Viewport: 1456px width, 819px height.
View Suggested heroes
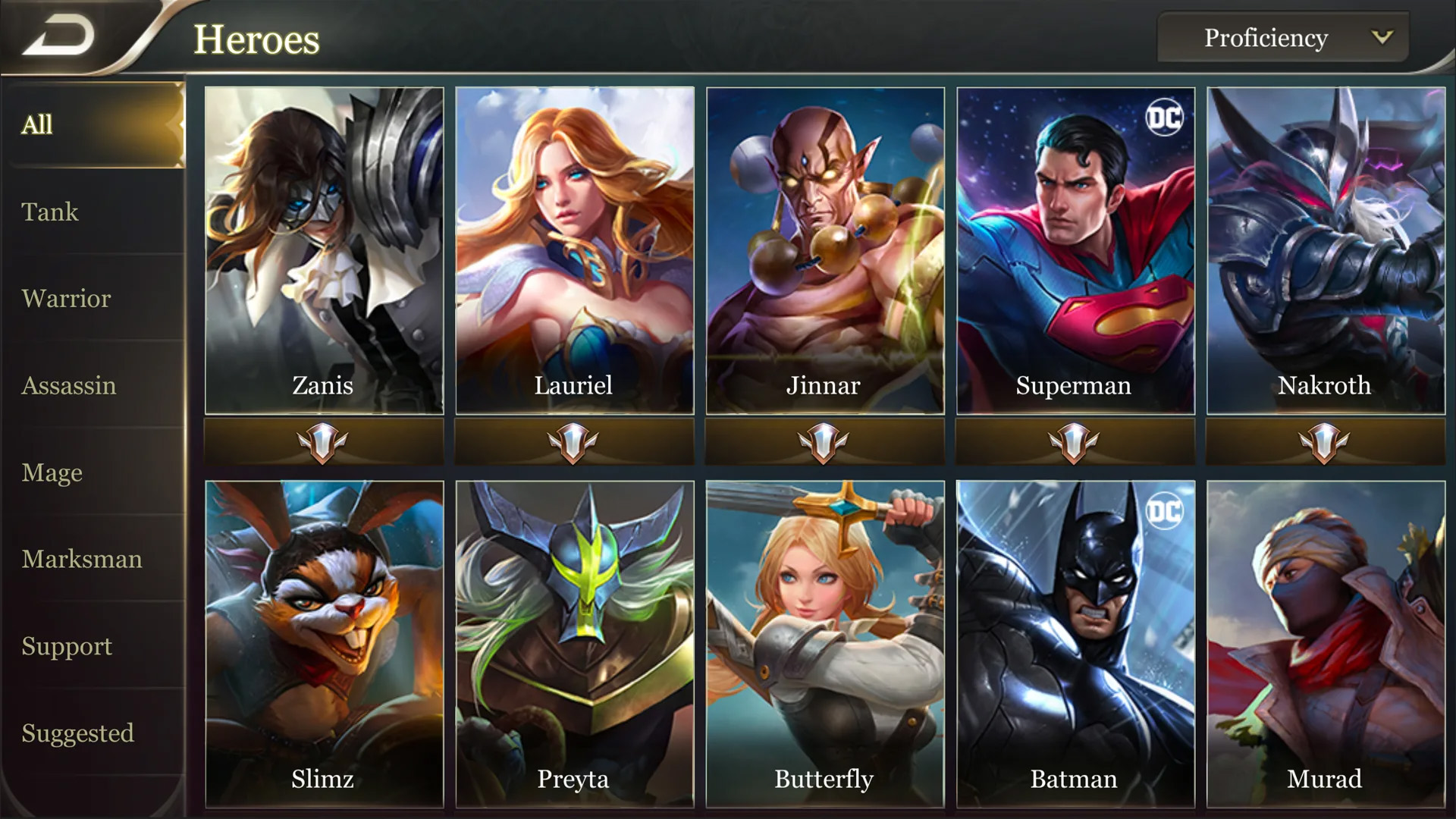click(77, 733)
